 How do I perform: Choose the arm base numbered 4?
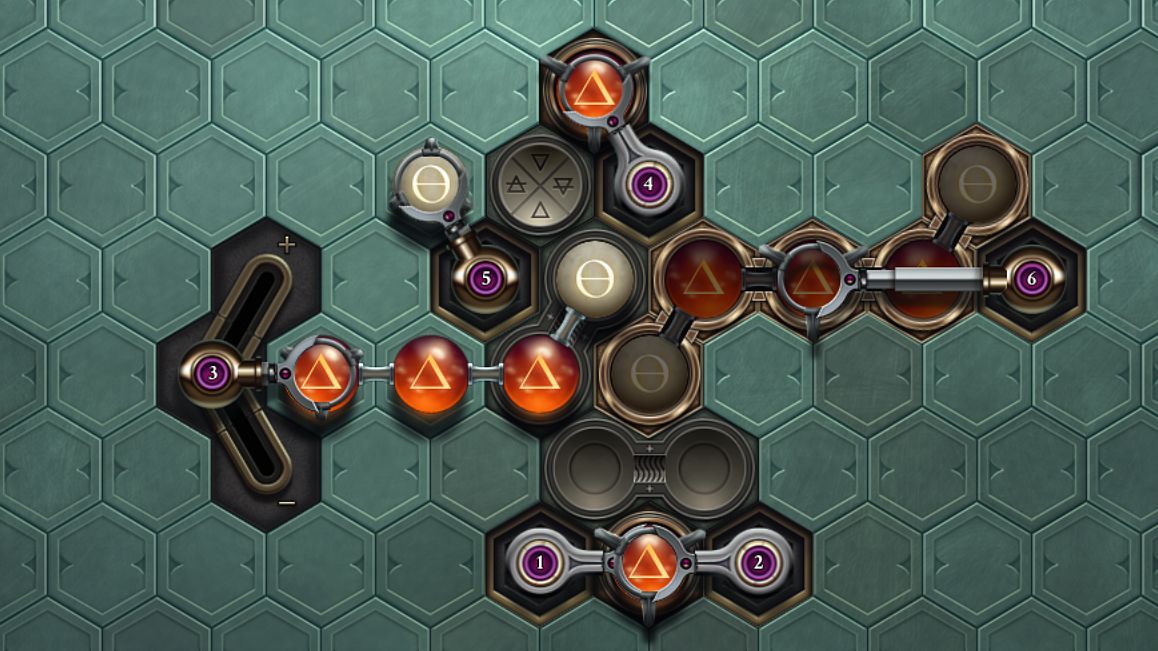pyautogui.click(x=649, y=184)
